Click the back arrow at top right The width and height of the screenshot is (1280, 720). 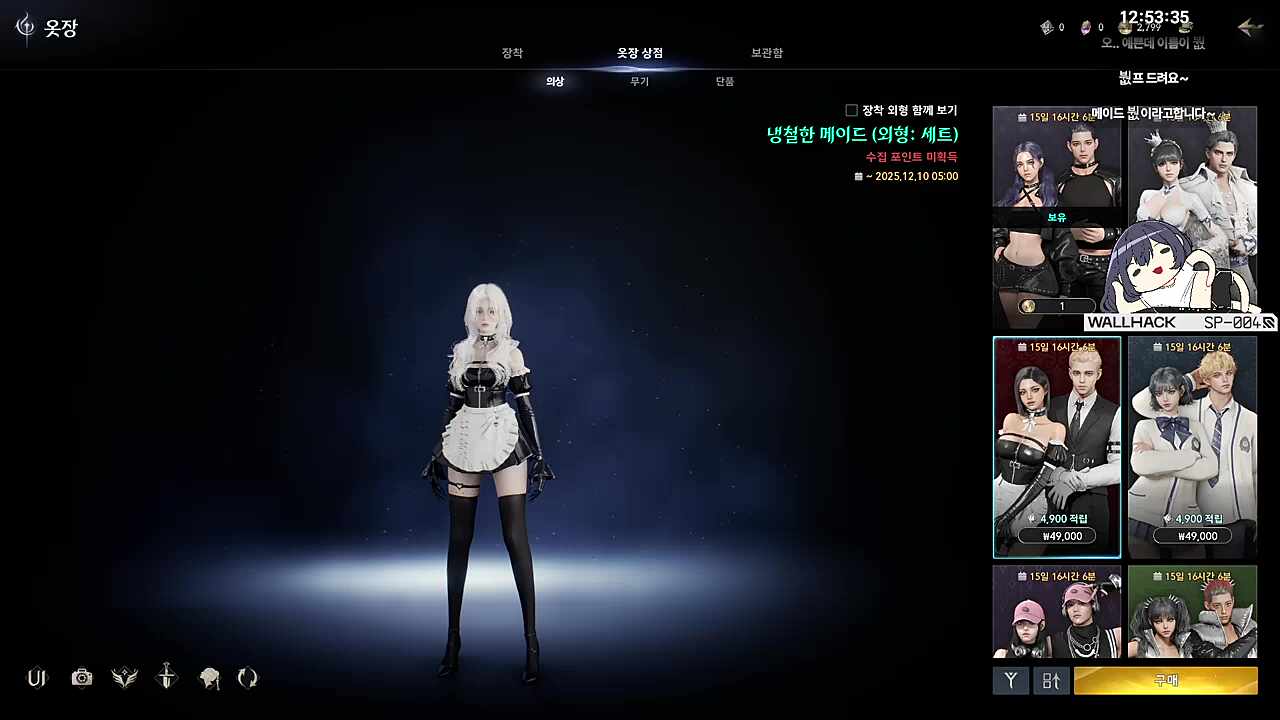[x=1248, y=29]
